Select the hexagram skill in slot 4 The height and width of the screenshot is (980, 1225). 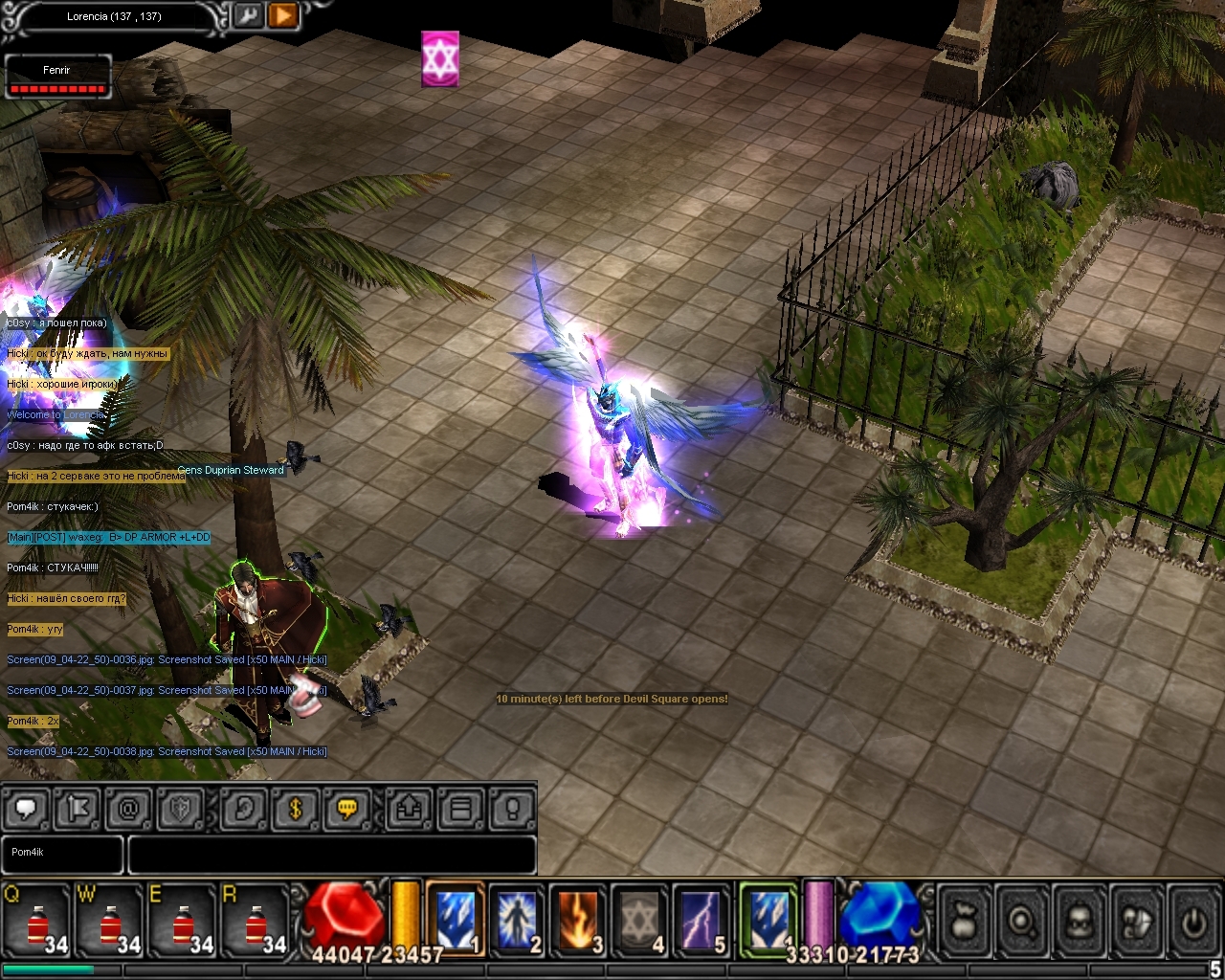(639, 920)
